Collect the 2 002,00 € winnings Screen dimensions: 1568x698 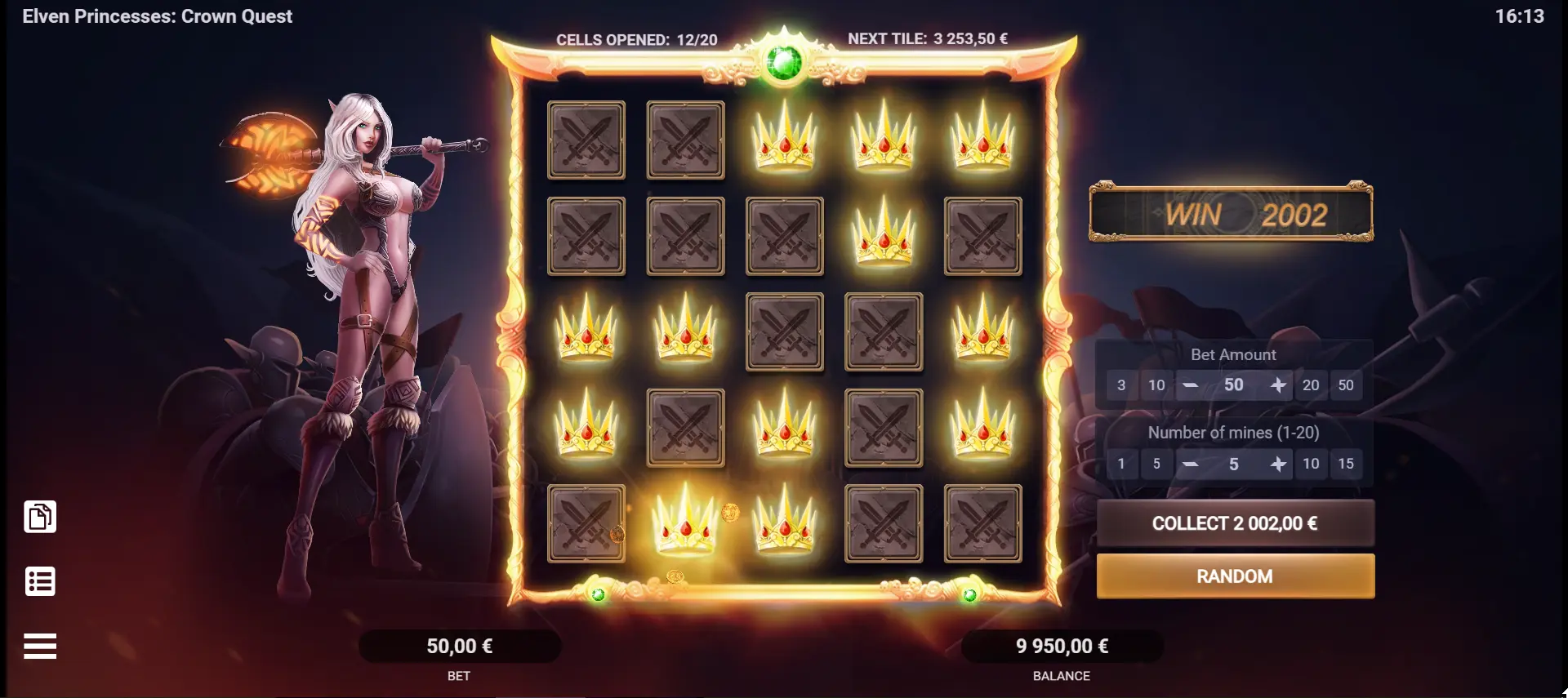pyautogui.click(x=1235, y=523)
